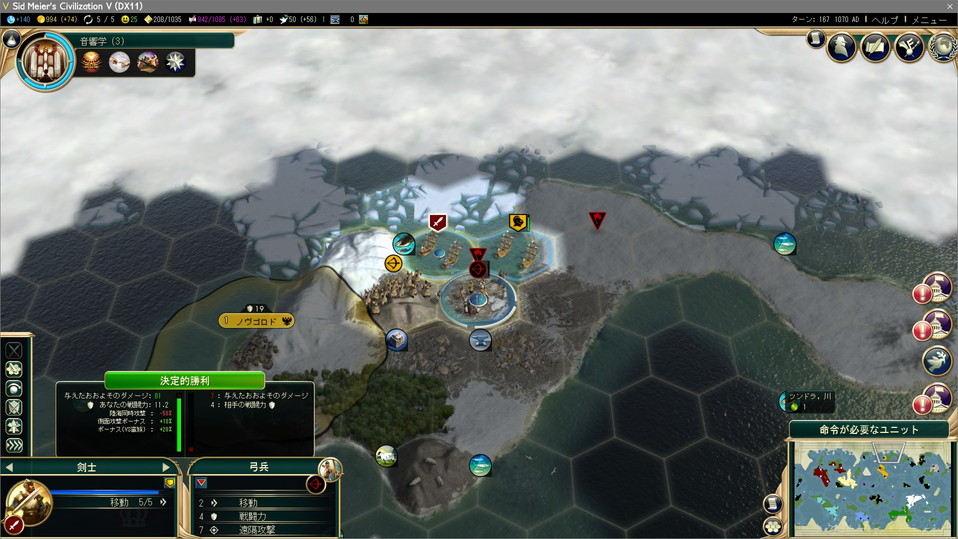Open the culture overview music icon
Image resolution: width=958 pixels, height=539 pixels.
(909, 46)
